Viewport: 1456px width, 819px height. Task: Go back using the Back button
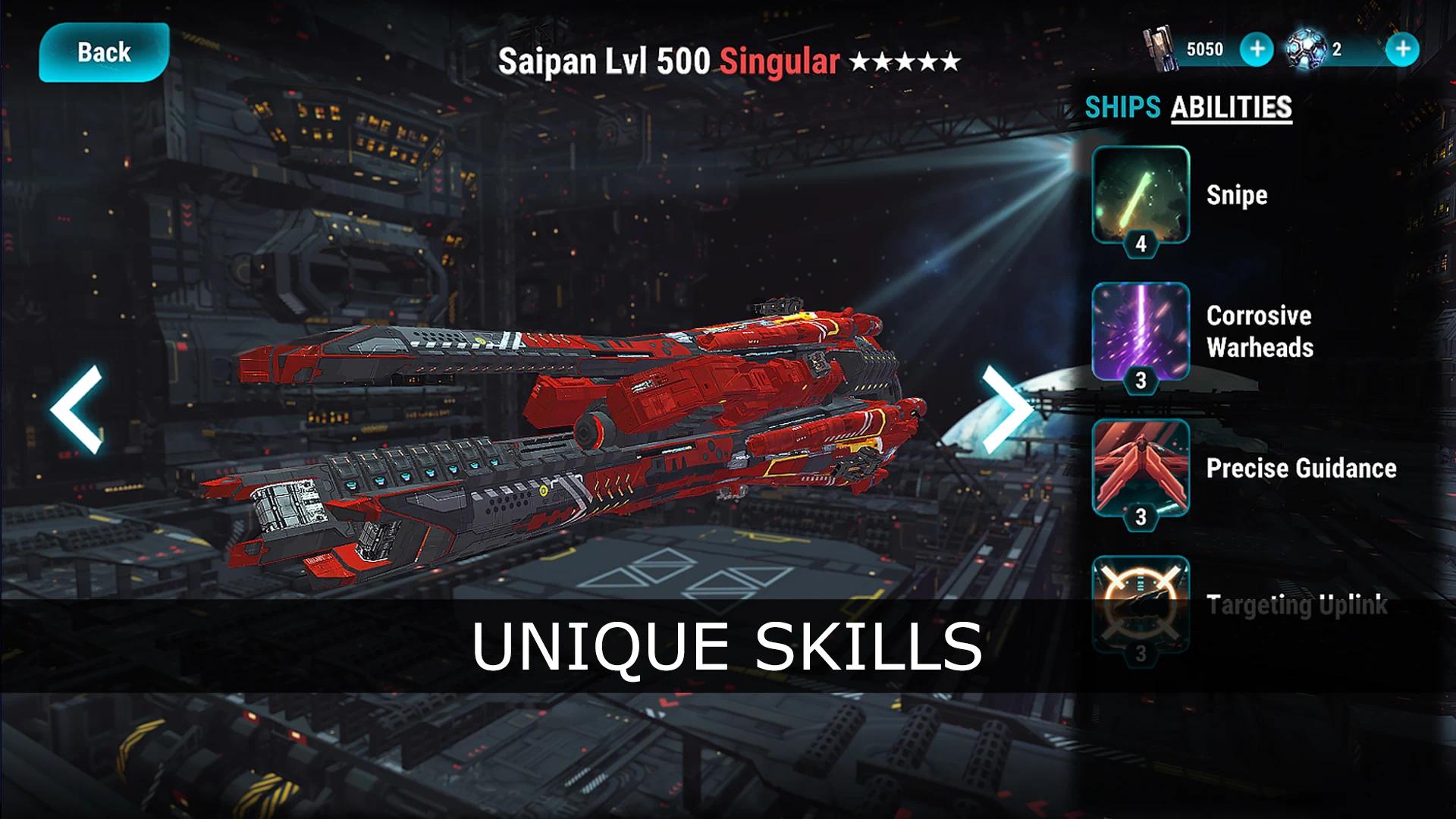(104, 52)
